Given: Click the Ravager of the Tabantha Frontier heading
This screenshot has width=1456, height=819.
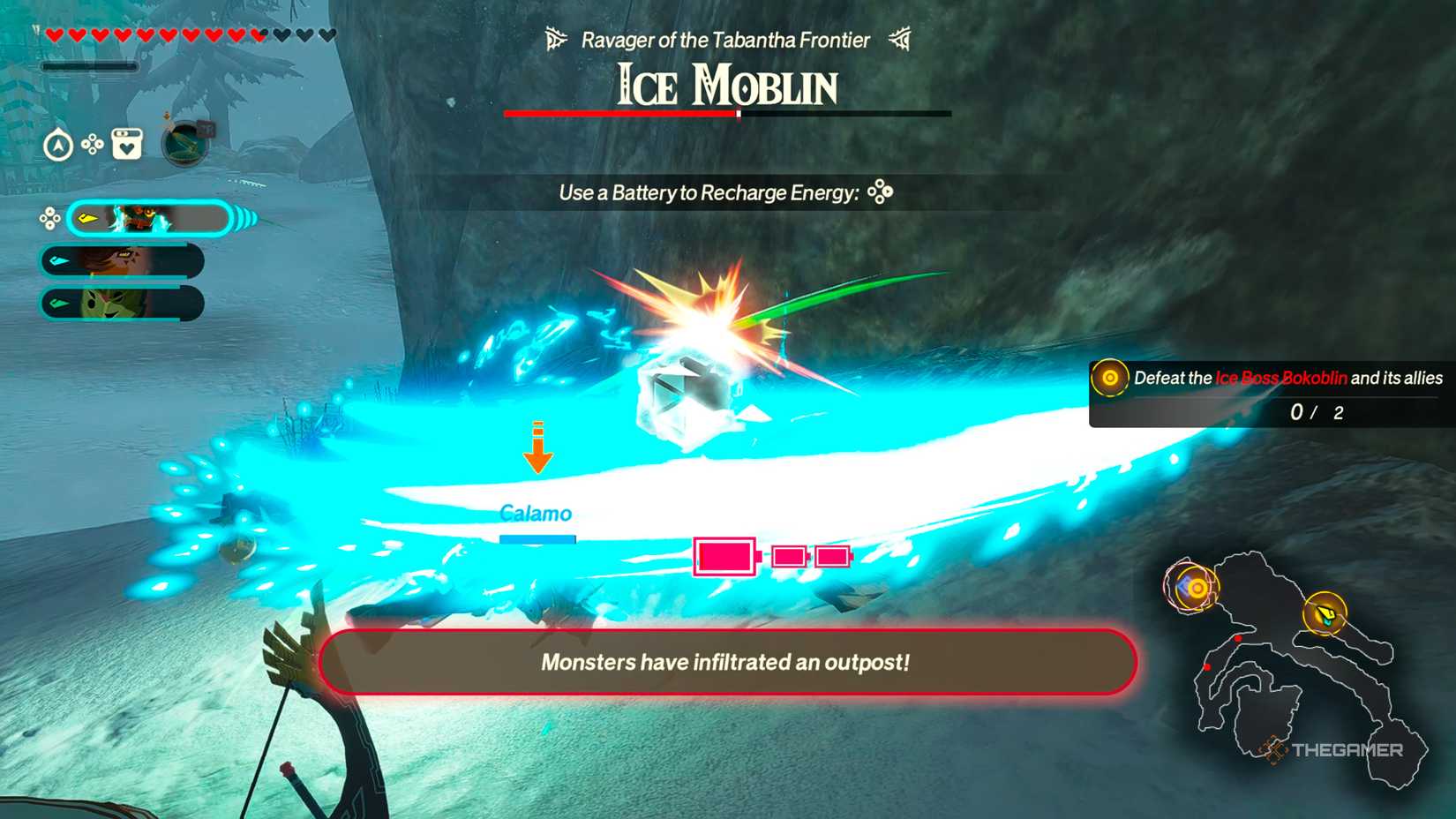Looking at the screenshot, I should (725, 39).
